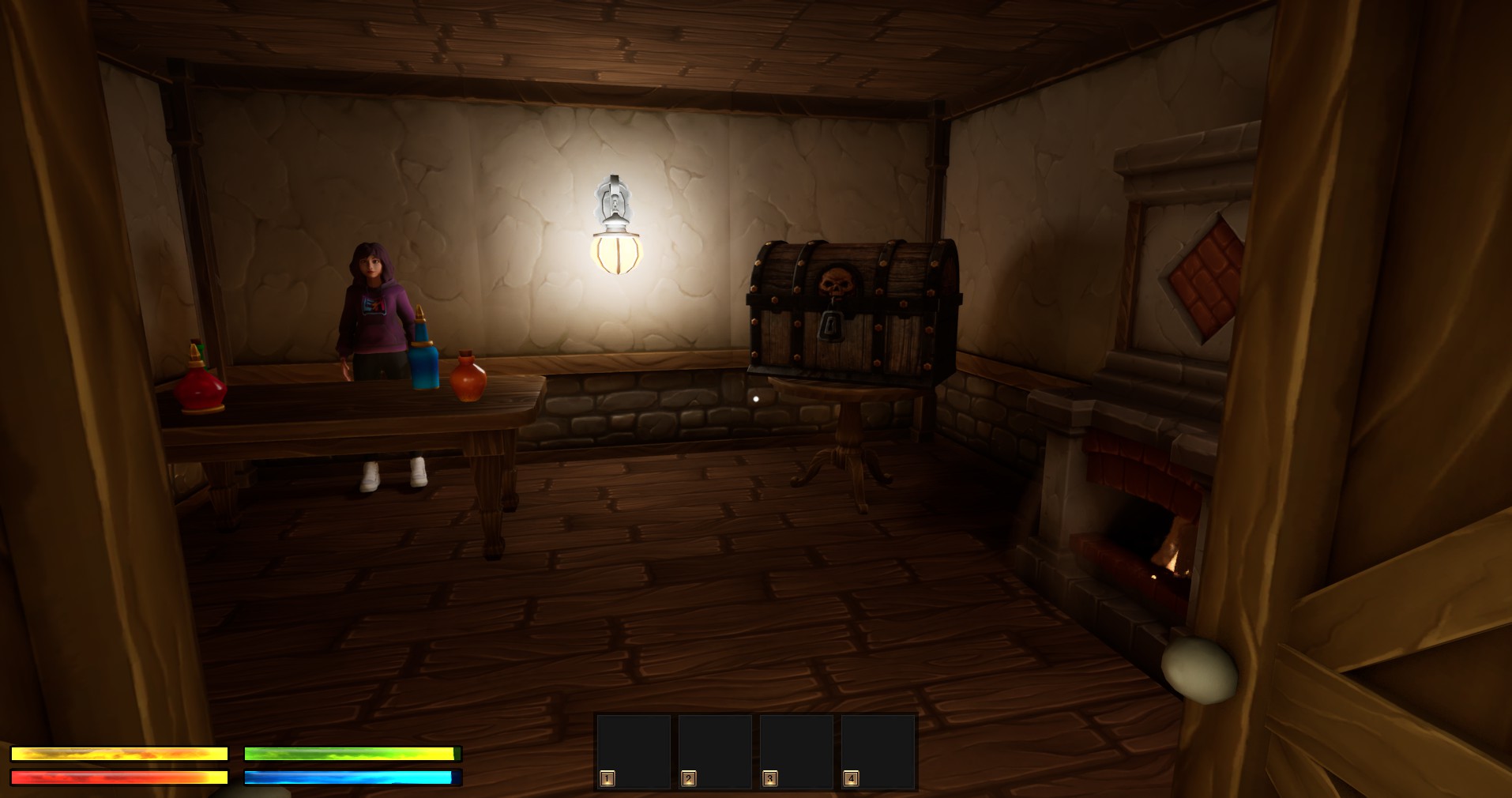Activate hotbar slot number 4
Screen dimensions: 1512x798
point(878,751)
